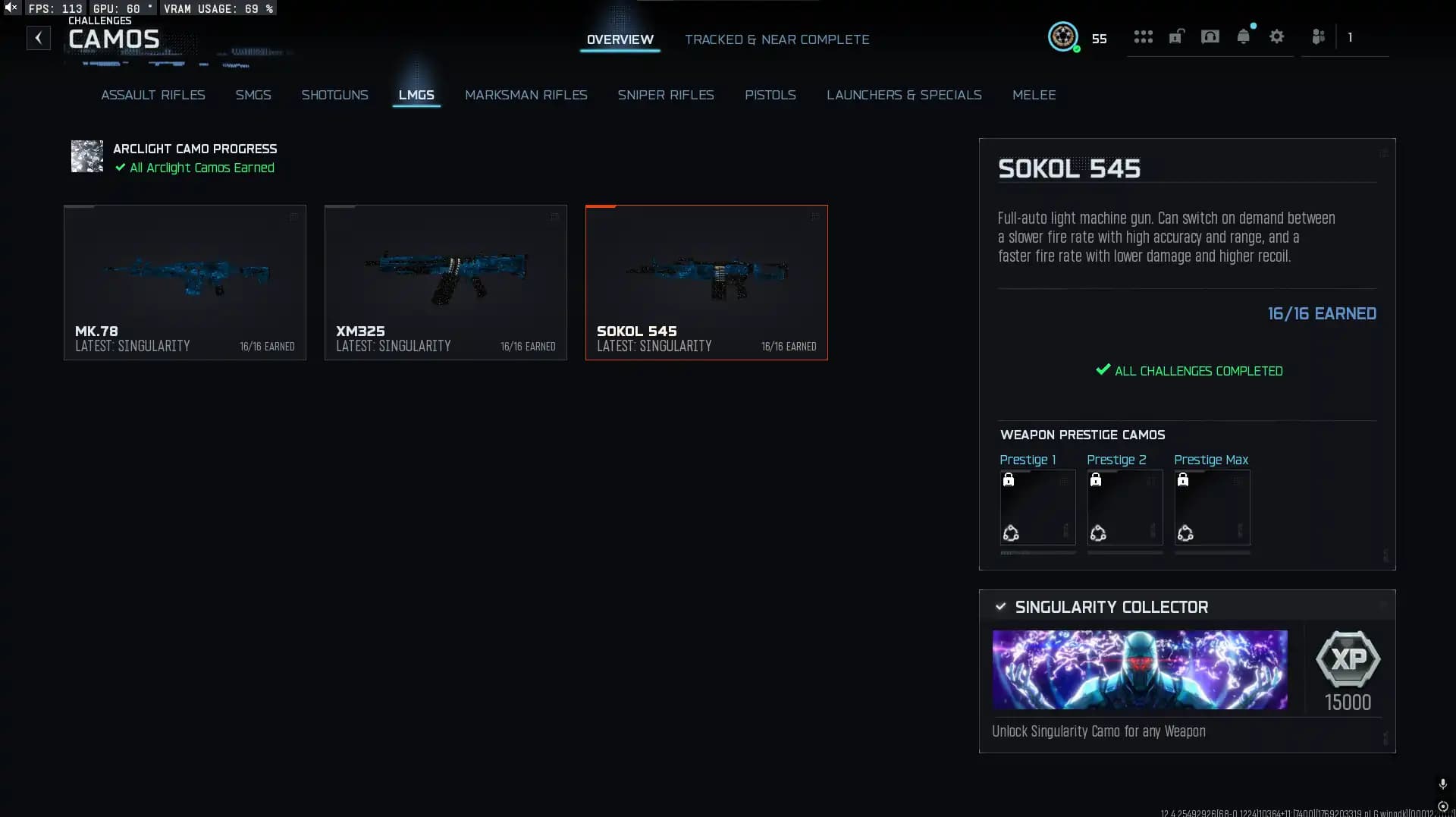Switch to the Tracked & Near Complete tab
The width and height of the screenshot is (1456, 817).
(x=777, y=39)
